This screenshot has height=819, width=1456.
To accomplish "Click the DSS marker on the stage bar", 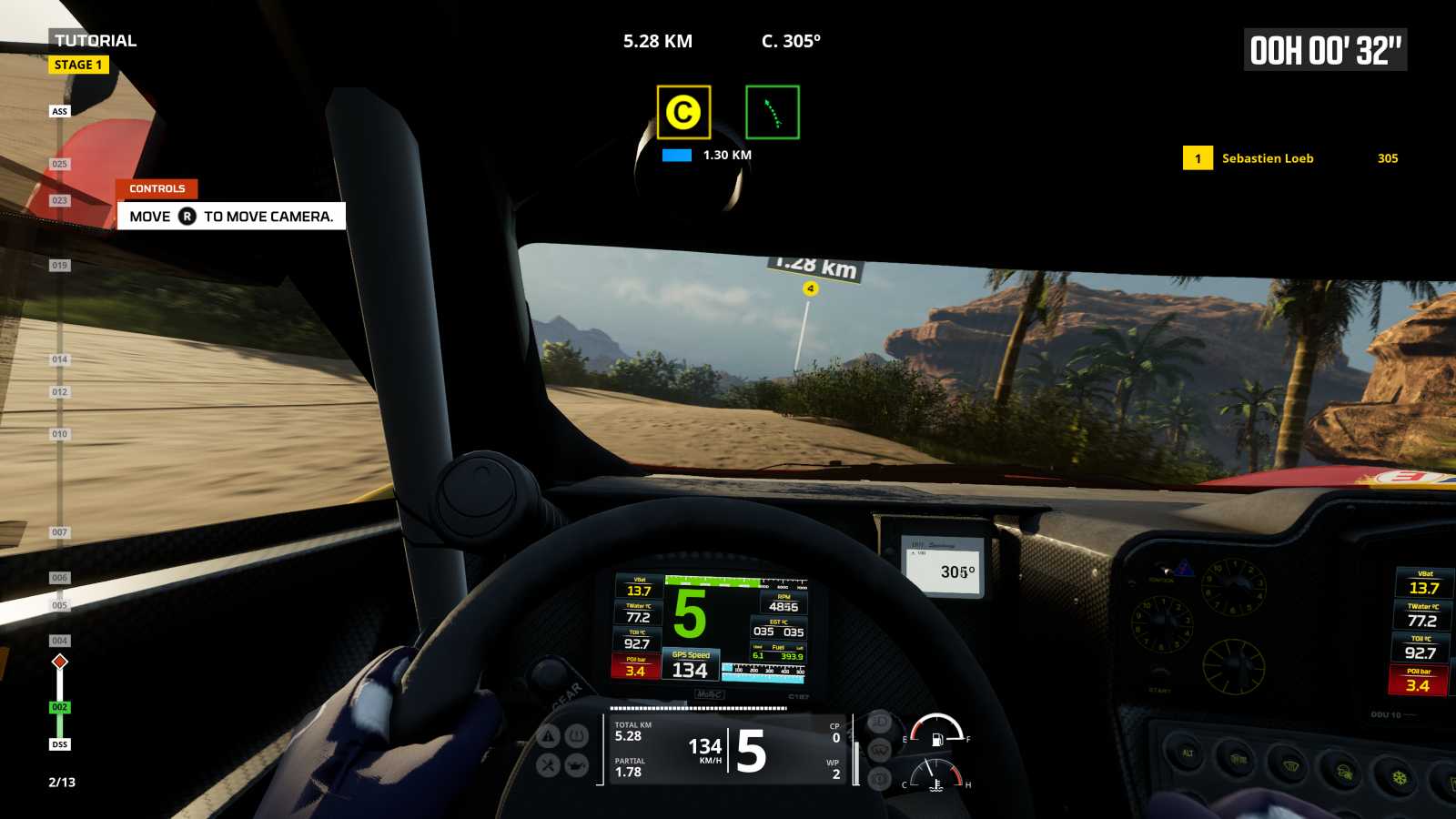I will (59, 744).
